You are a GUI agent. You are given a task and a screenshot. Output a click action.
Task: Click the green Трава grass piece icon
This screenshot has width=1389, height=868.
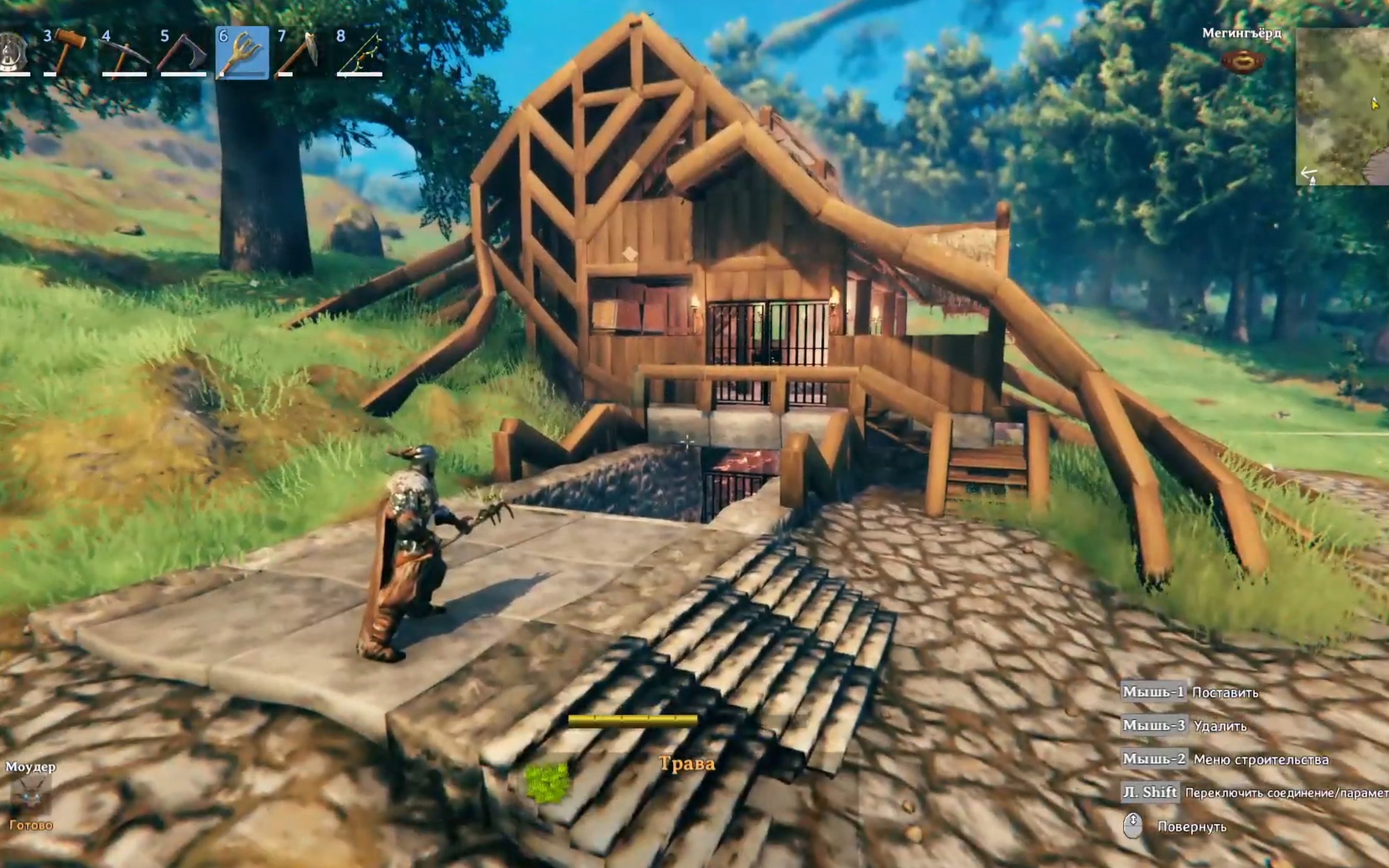548,783
